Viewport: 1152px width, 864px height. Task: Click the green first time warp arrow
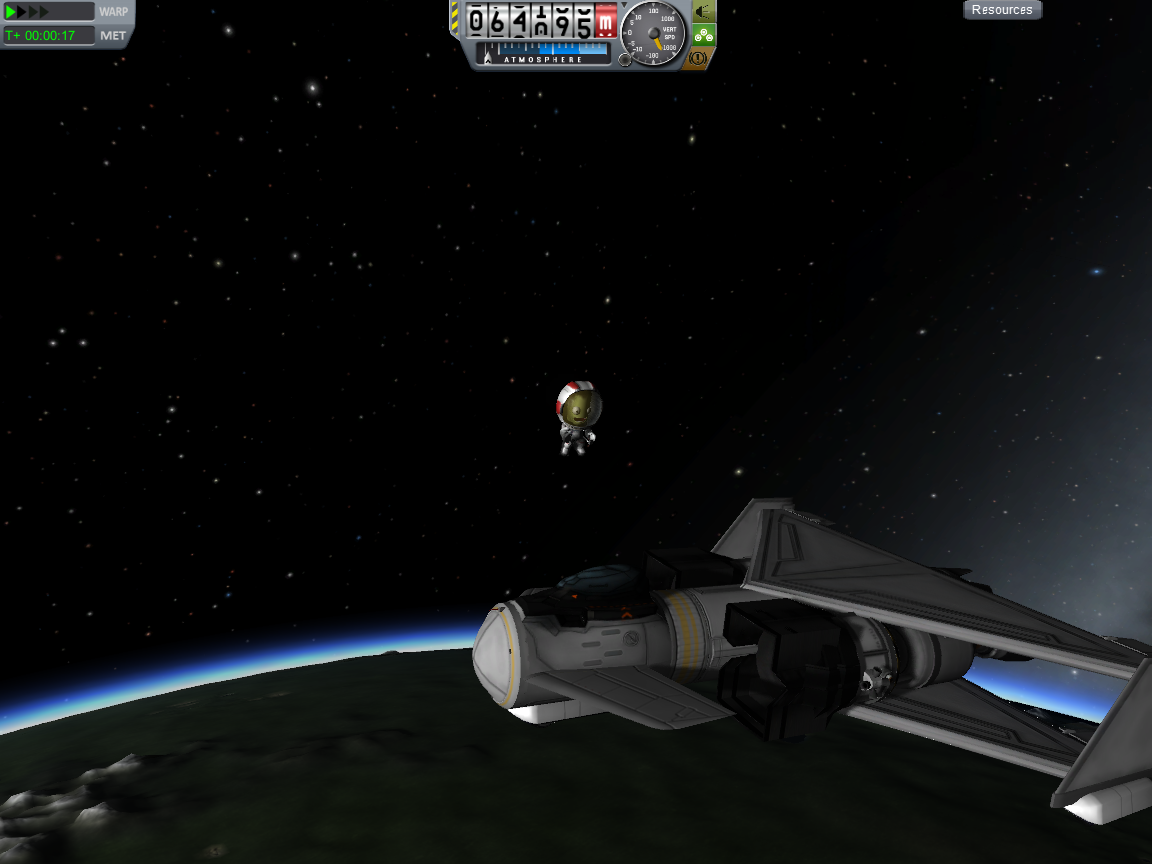(12, 12)
